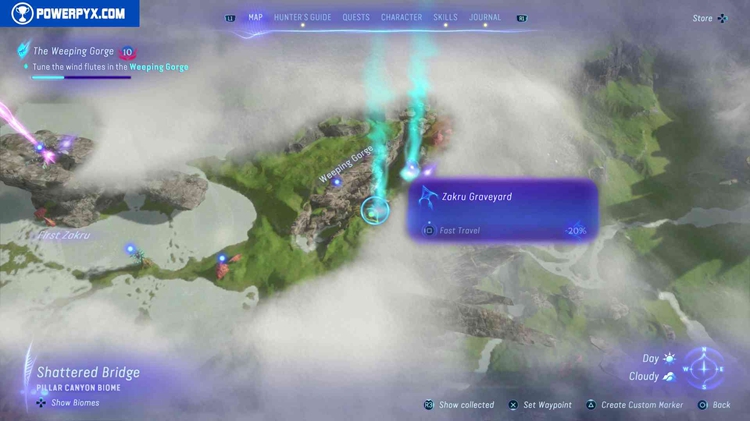
Task: Click the Weeping Gorge map label
Action: (x=345, y=164)
